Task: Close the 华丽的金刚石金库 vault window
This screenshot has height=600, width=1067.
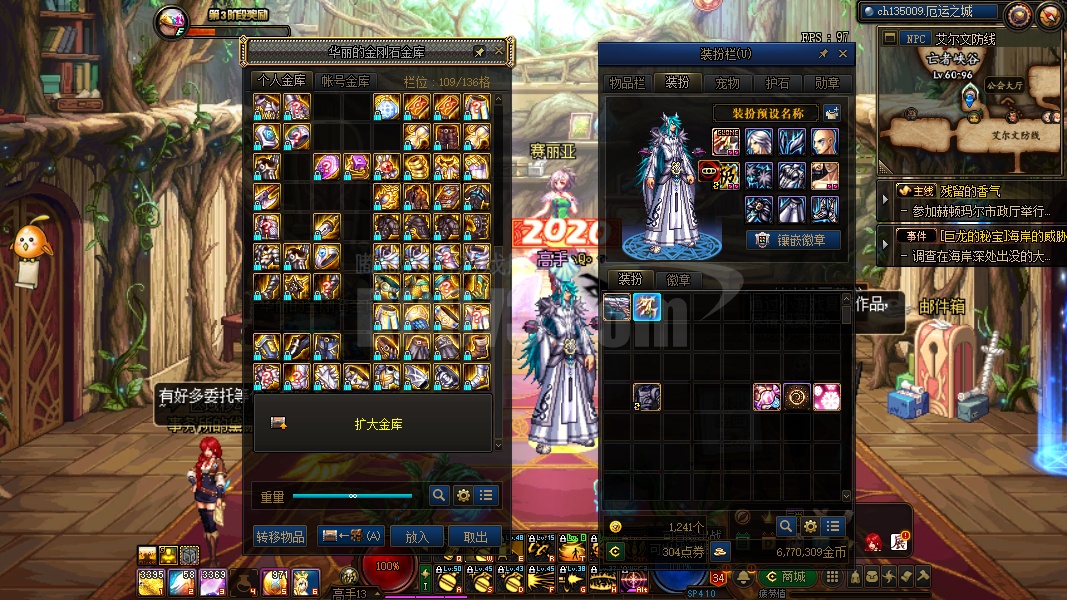Action: tap(498, 52)
